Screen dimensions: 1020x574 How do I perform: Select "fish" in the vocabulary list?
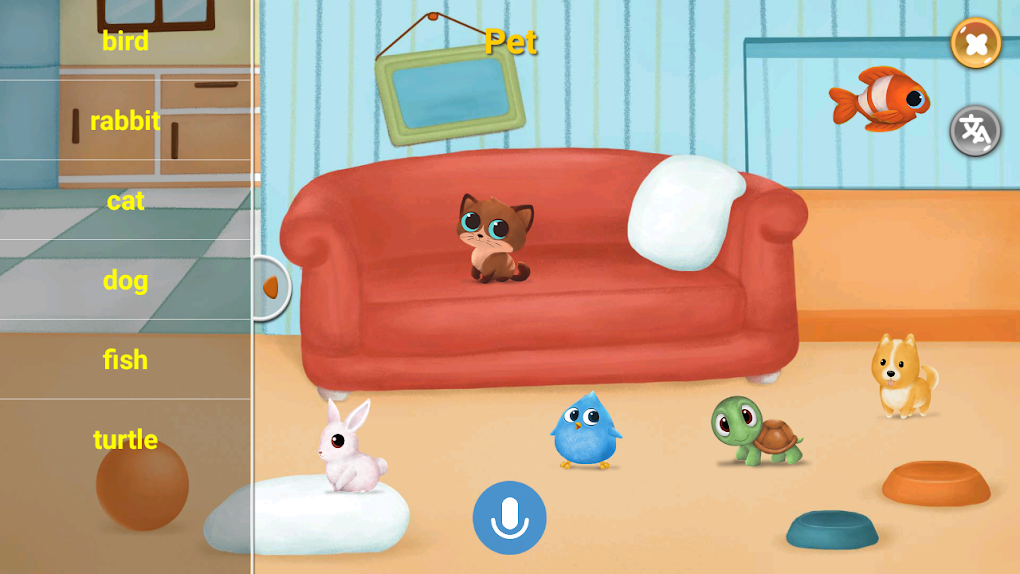tap(125, 360)
